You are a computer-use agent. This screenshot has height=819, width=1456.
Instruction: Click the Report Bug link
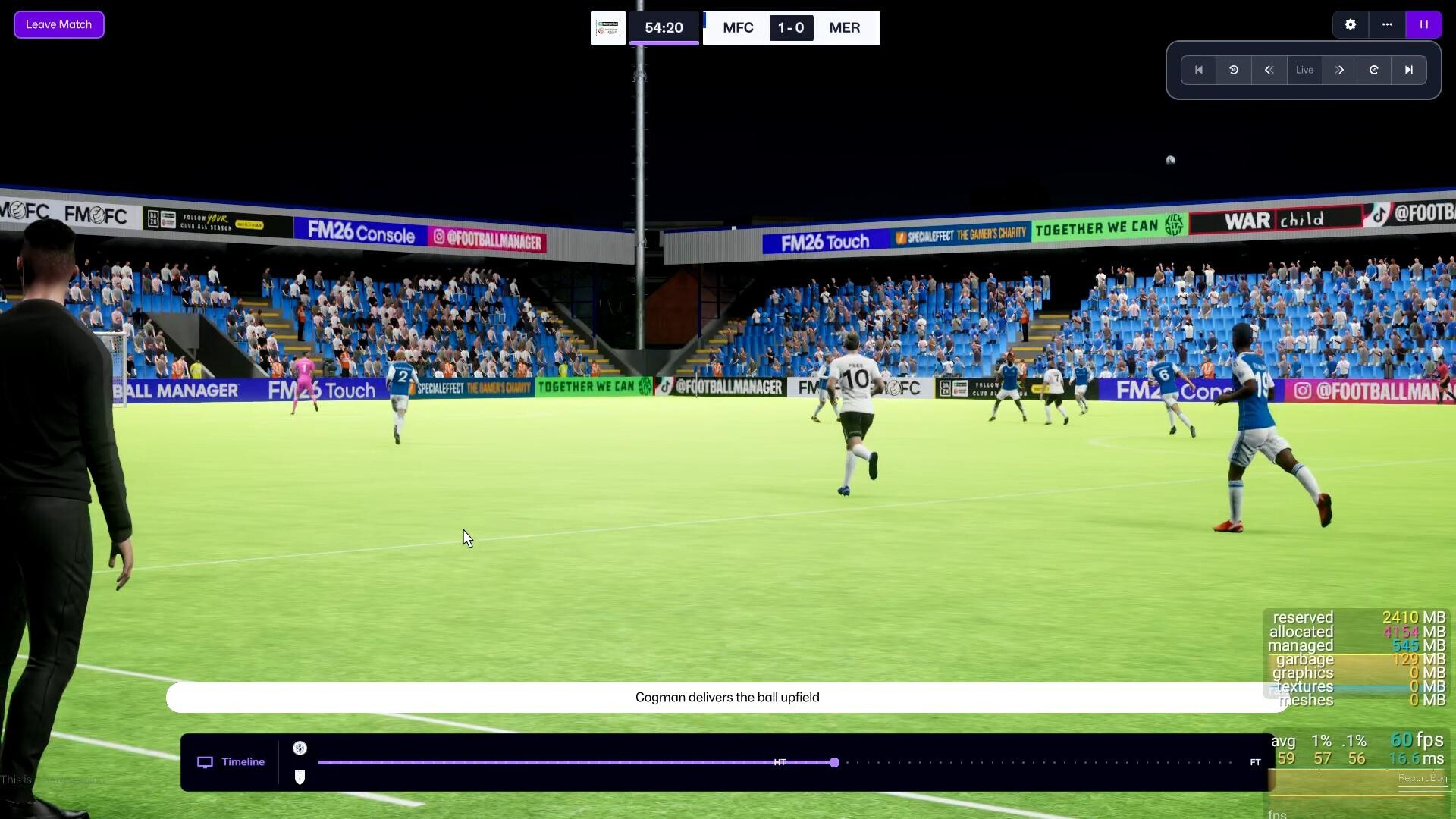tap(1422, 778)
